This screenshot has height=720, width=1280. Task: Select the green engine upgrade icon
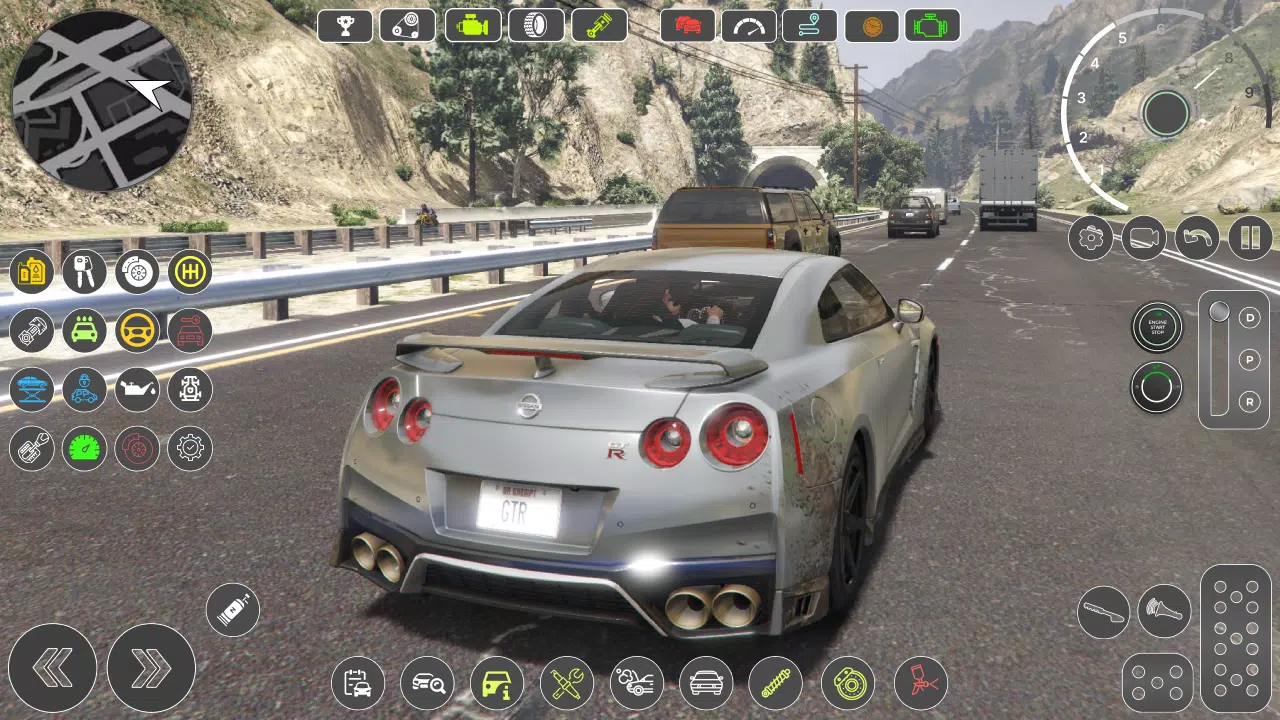[x=471, y=25]
